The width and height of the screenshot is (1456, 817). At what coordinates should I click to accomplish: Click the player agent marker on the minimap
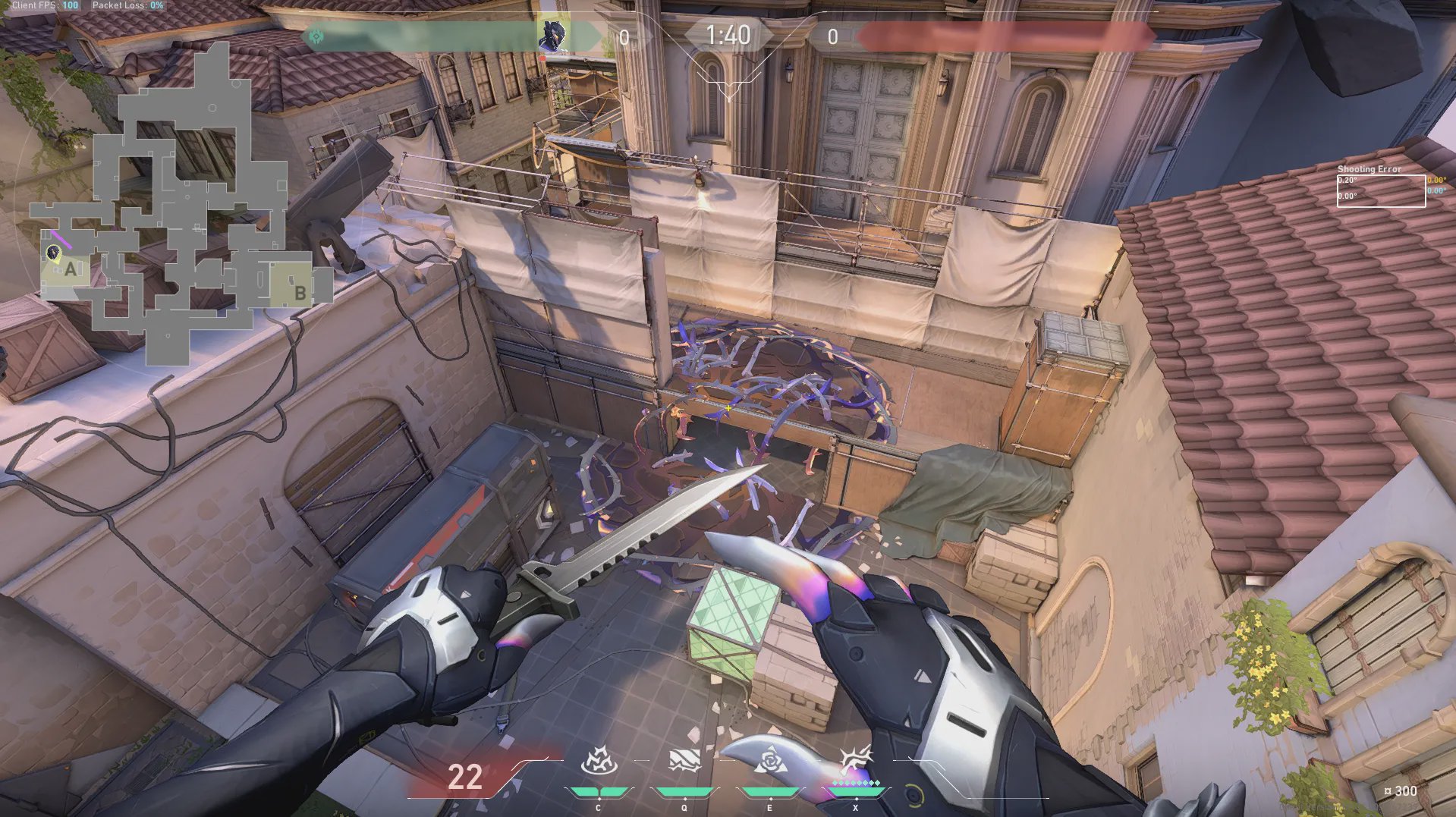tap(53, 253)
